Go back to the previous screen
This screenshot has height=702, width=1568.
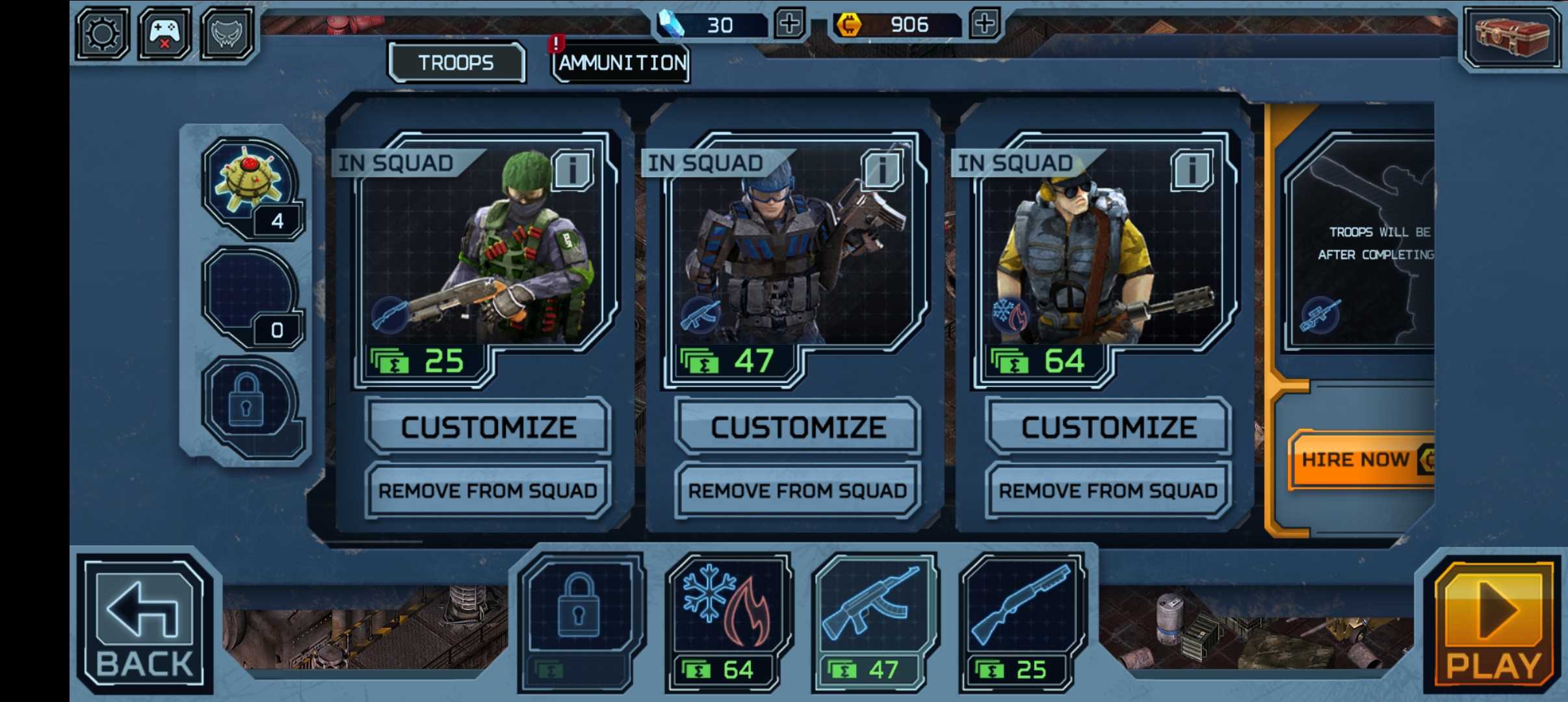click(144, 624)
